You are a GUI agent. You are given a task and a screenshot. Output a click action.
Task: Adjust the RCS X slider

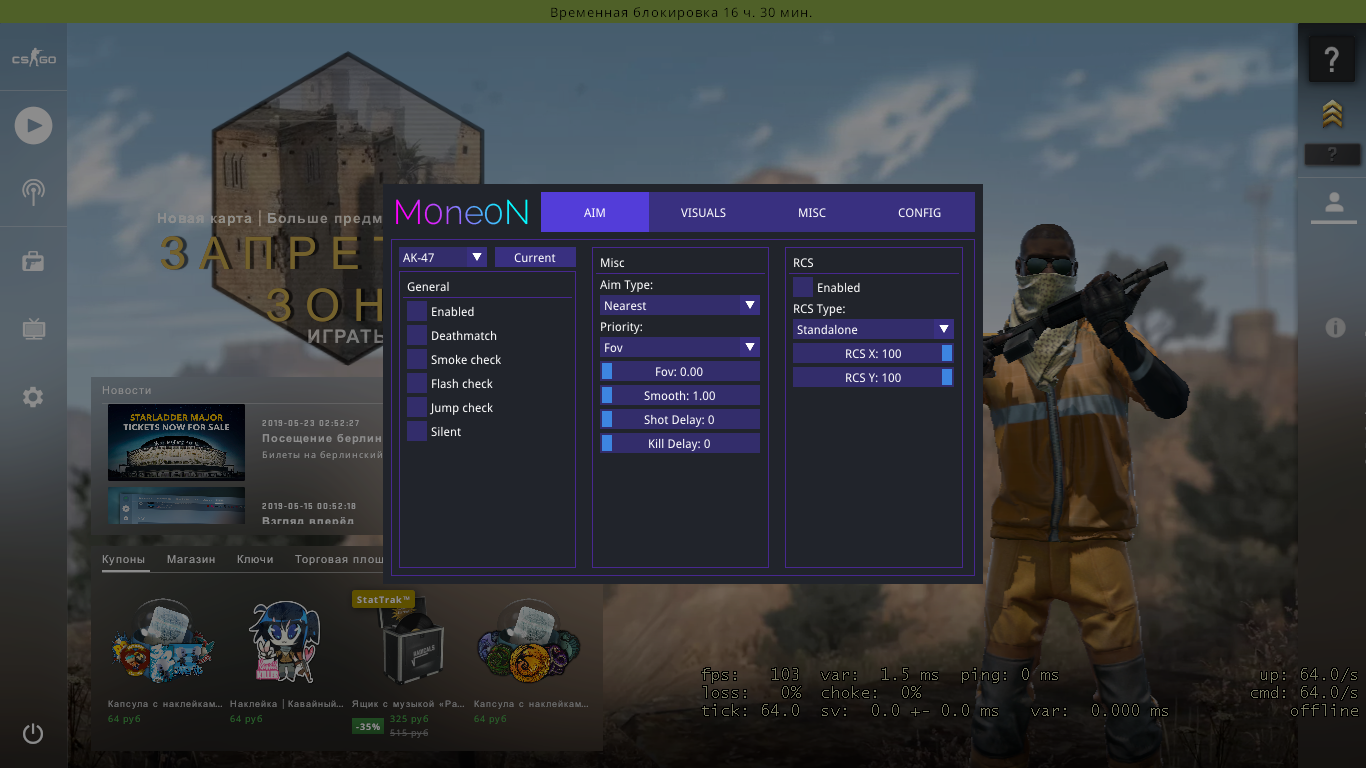pyautogui.click(x=872, y=353)
